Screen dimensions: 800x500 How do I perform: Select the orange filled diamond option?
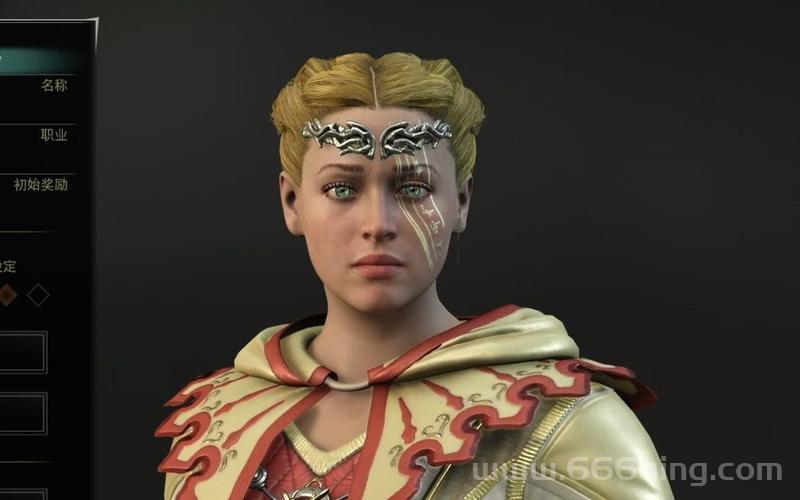[x=7, y=295]
